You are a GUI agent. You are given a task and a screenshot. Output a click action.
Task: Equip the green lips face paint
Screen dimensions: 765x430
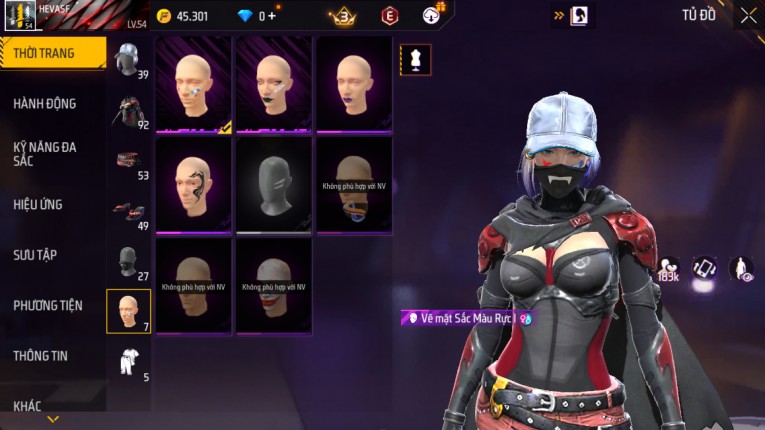(274, 84)
